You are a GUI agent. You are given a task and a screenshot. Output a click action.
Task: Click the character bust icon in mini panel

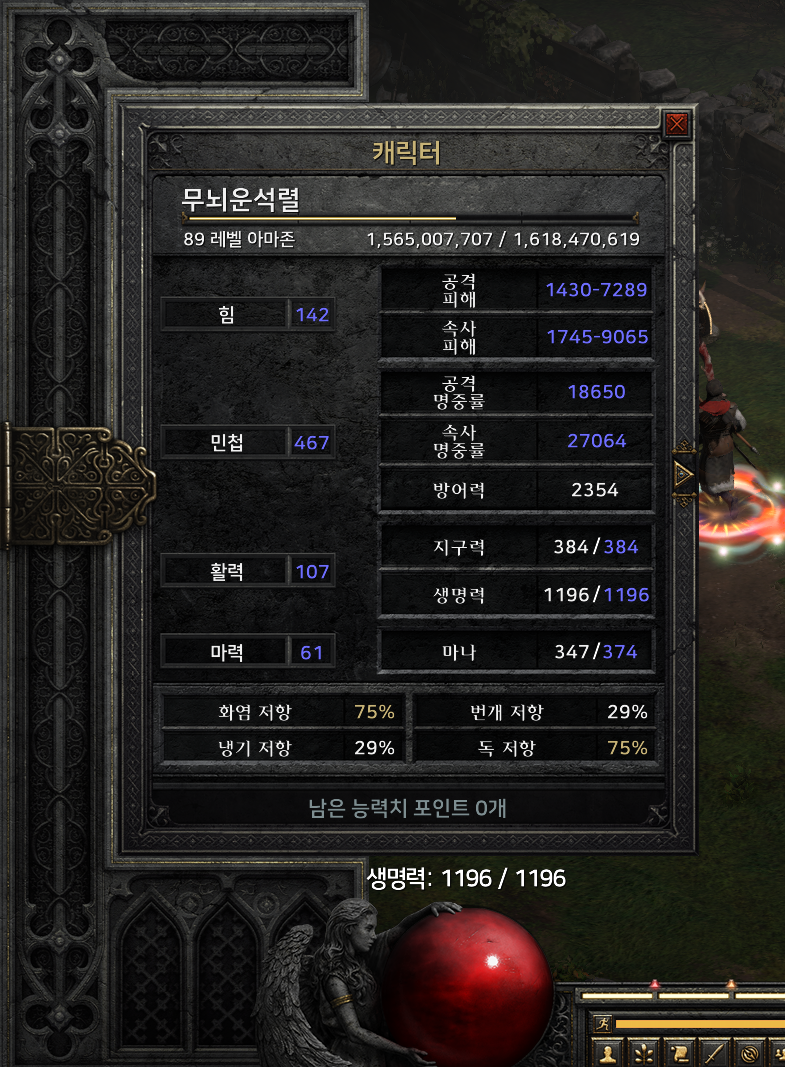[x=606, y=1053]
